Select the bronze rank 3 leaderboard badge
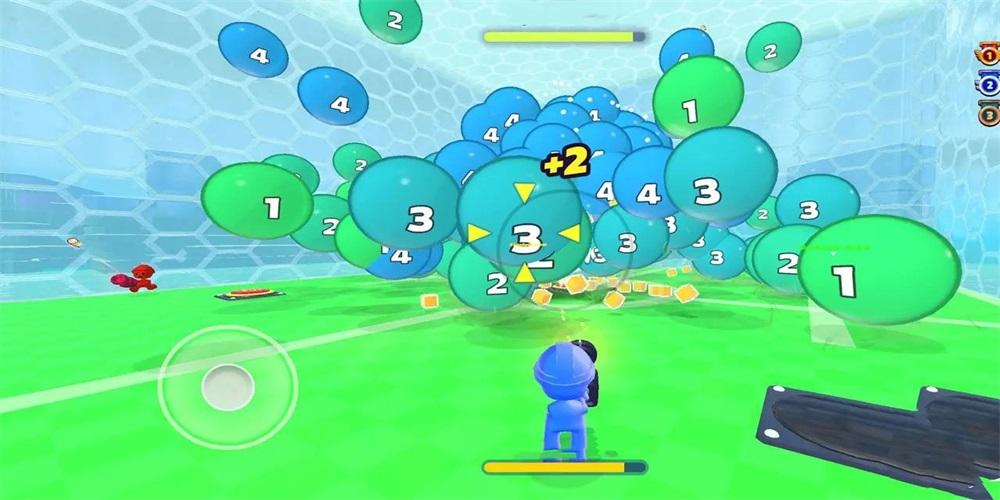Image resolution: width=1000 pixels, height=500 pixels. click(989, 113)
